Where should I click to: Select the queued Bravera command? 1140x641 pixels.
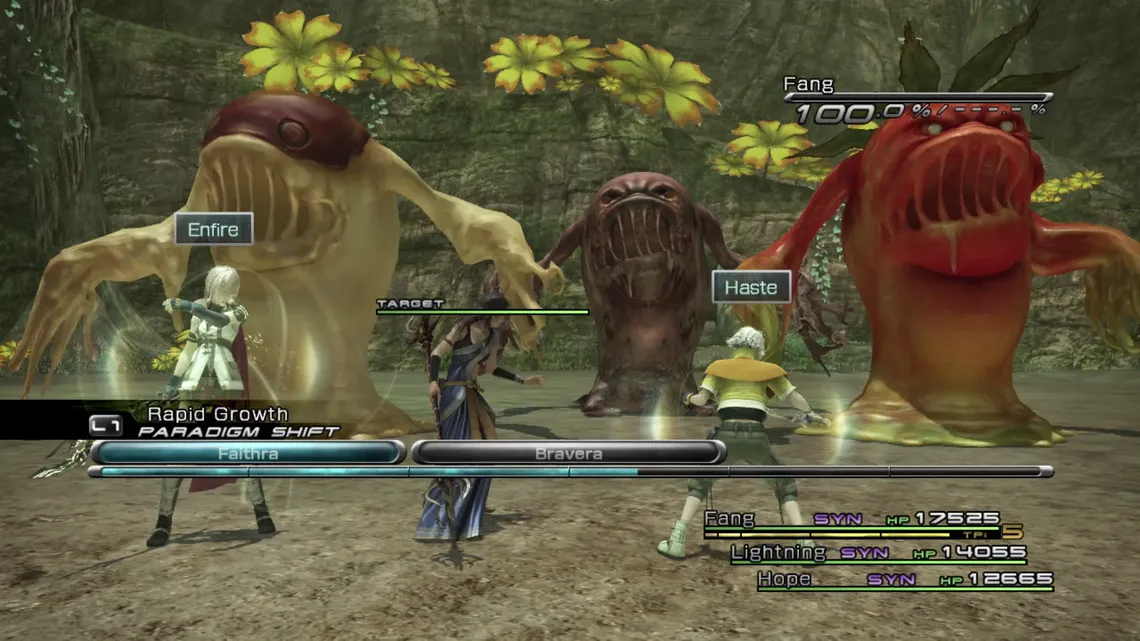click(568, 453)
